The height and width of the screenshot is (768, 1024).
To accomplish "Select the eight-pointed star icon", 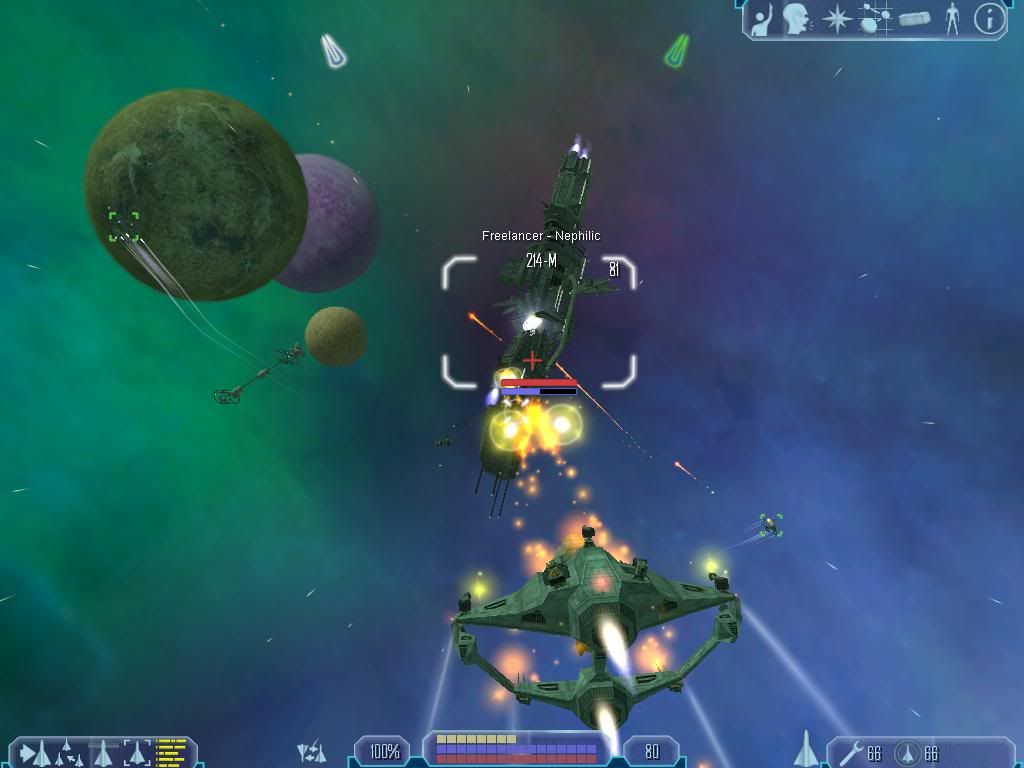I will coord(836,18).
